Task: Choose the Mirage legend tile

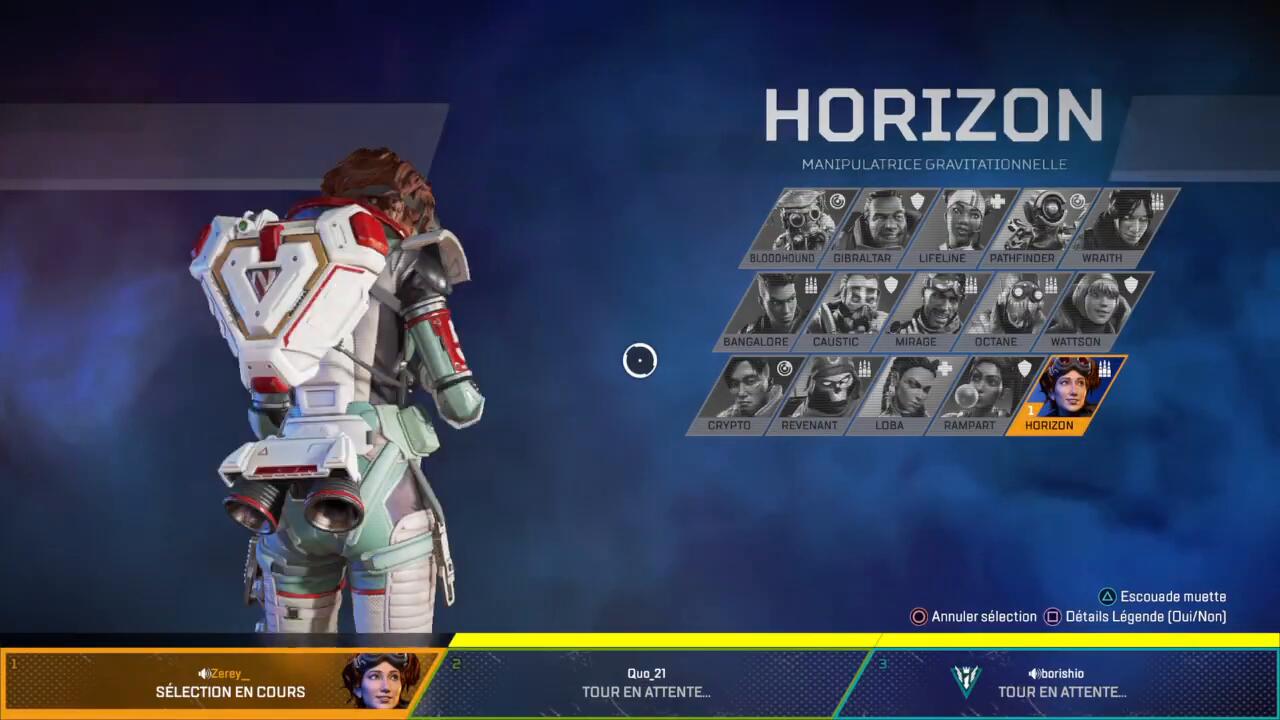Action: click(932, 310)
